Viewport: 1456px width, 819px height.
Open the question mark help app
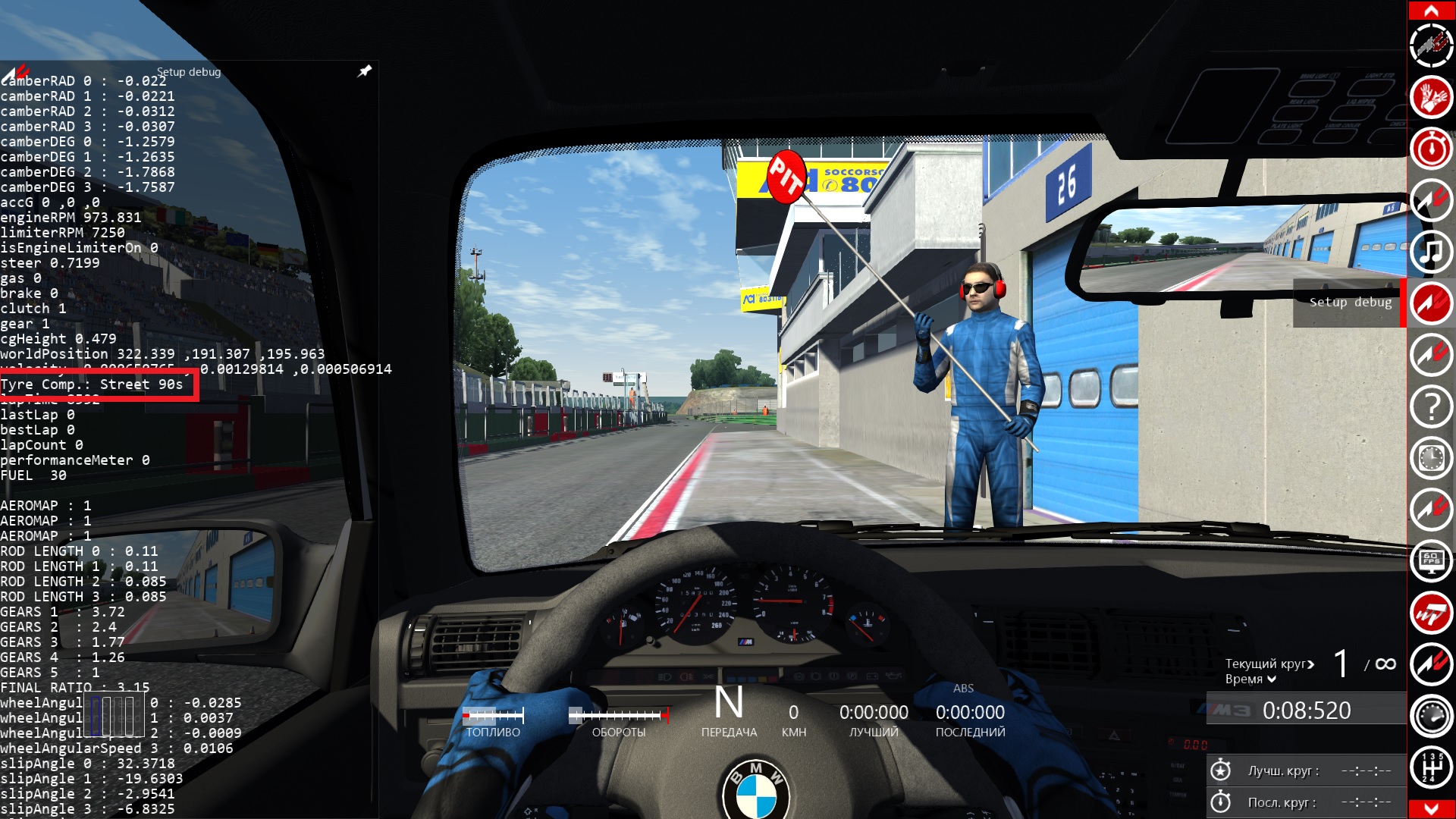1431,407
